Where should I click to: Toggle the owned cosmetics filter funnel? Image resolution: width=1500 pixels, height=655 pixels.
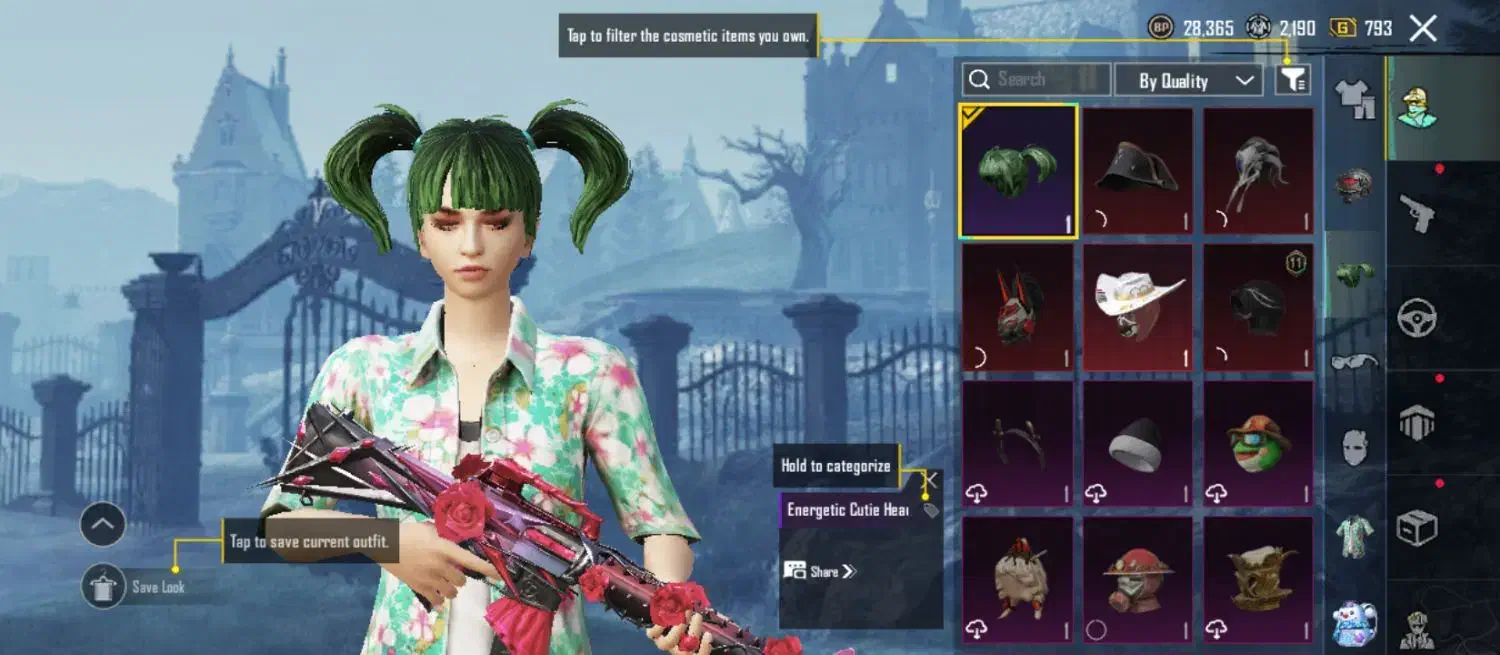coord(1293,80)
